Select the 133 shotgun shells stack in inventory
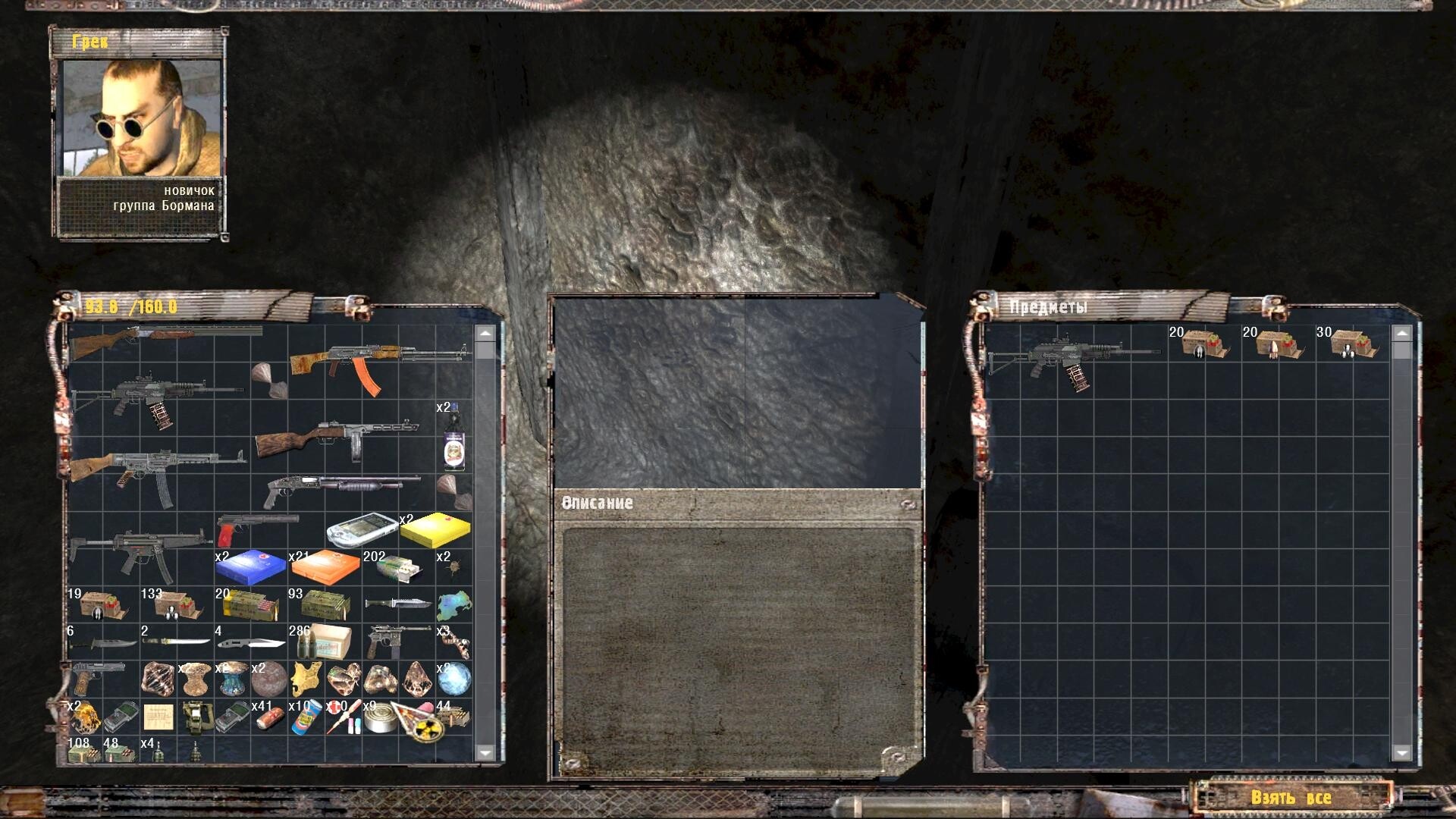This screenshot has width=1456, height=819. click(176, 605)
